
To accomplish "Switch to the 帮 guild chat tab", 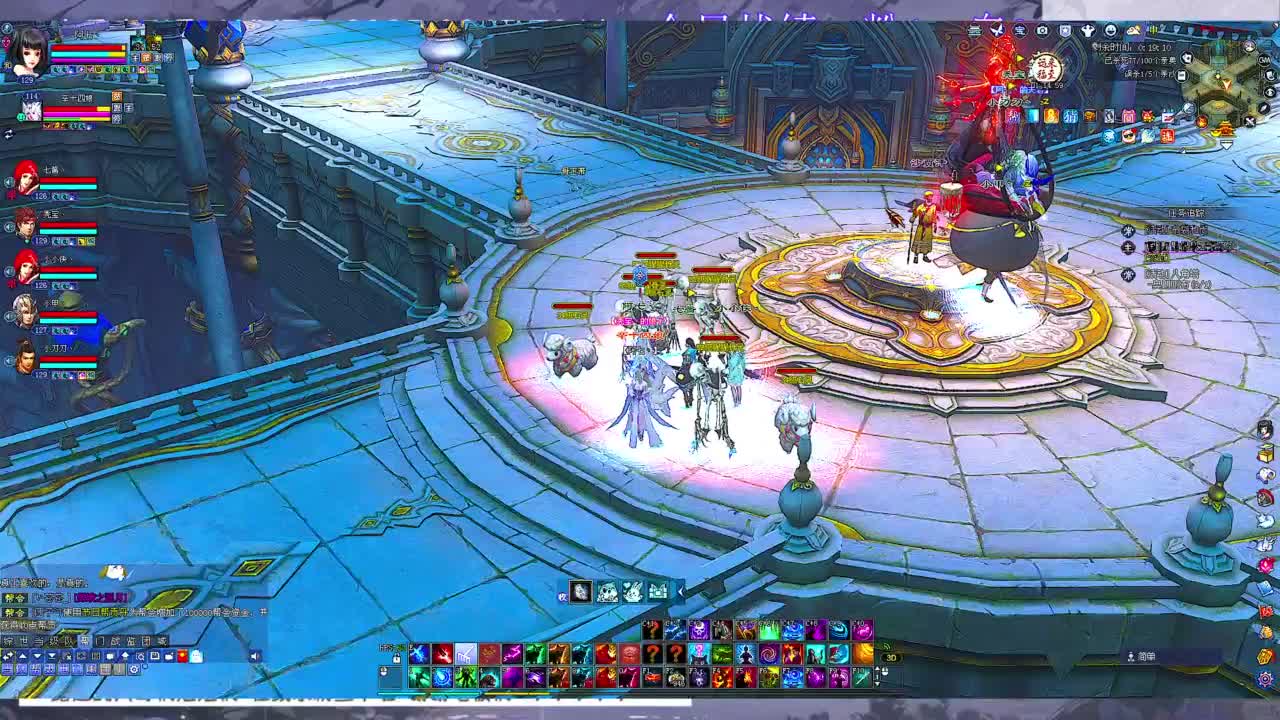I will [85, 640].
